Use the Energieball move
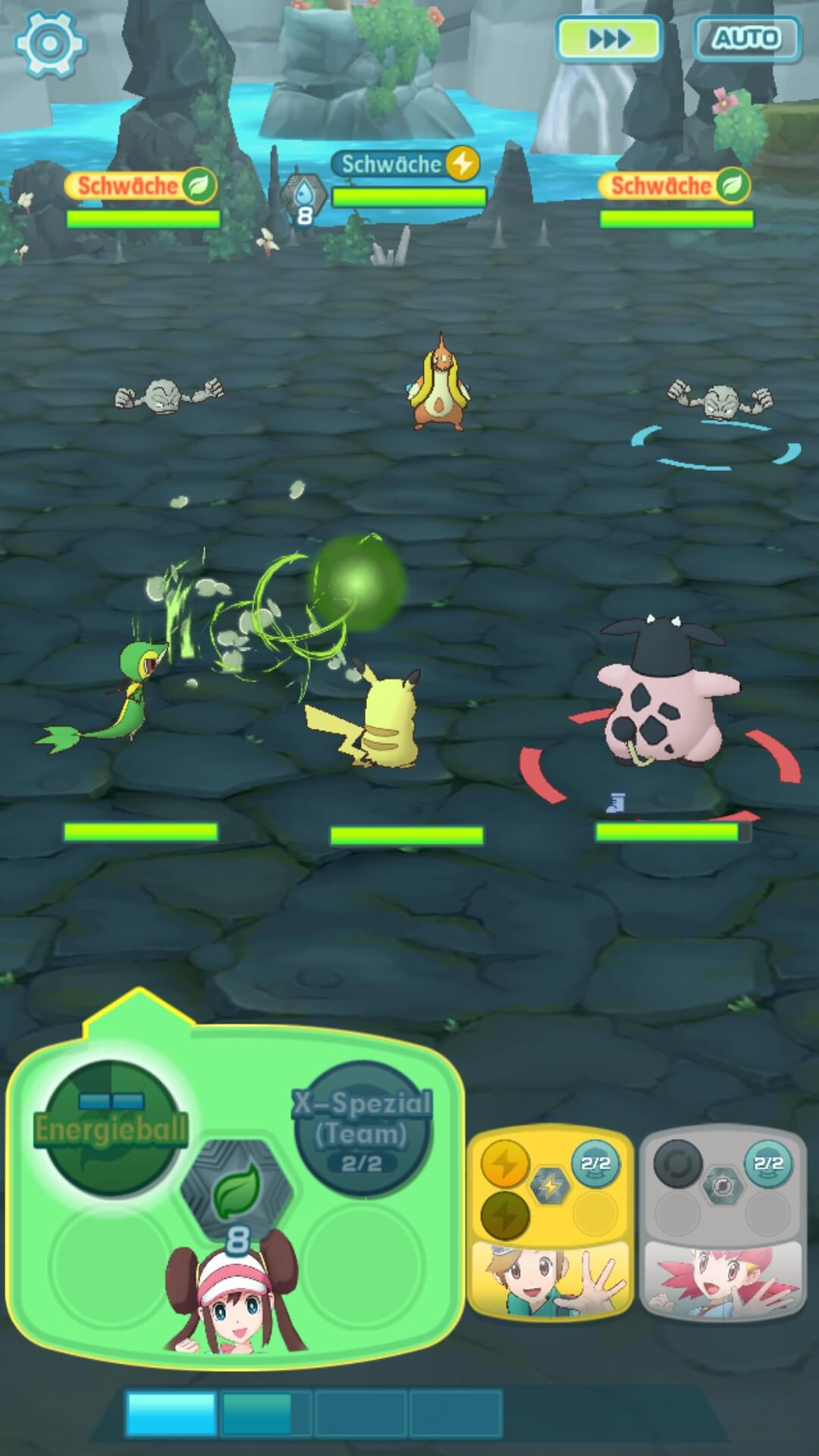Screen dimensions: 819x1456 111,1129
